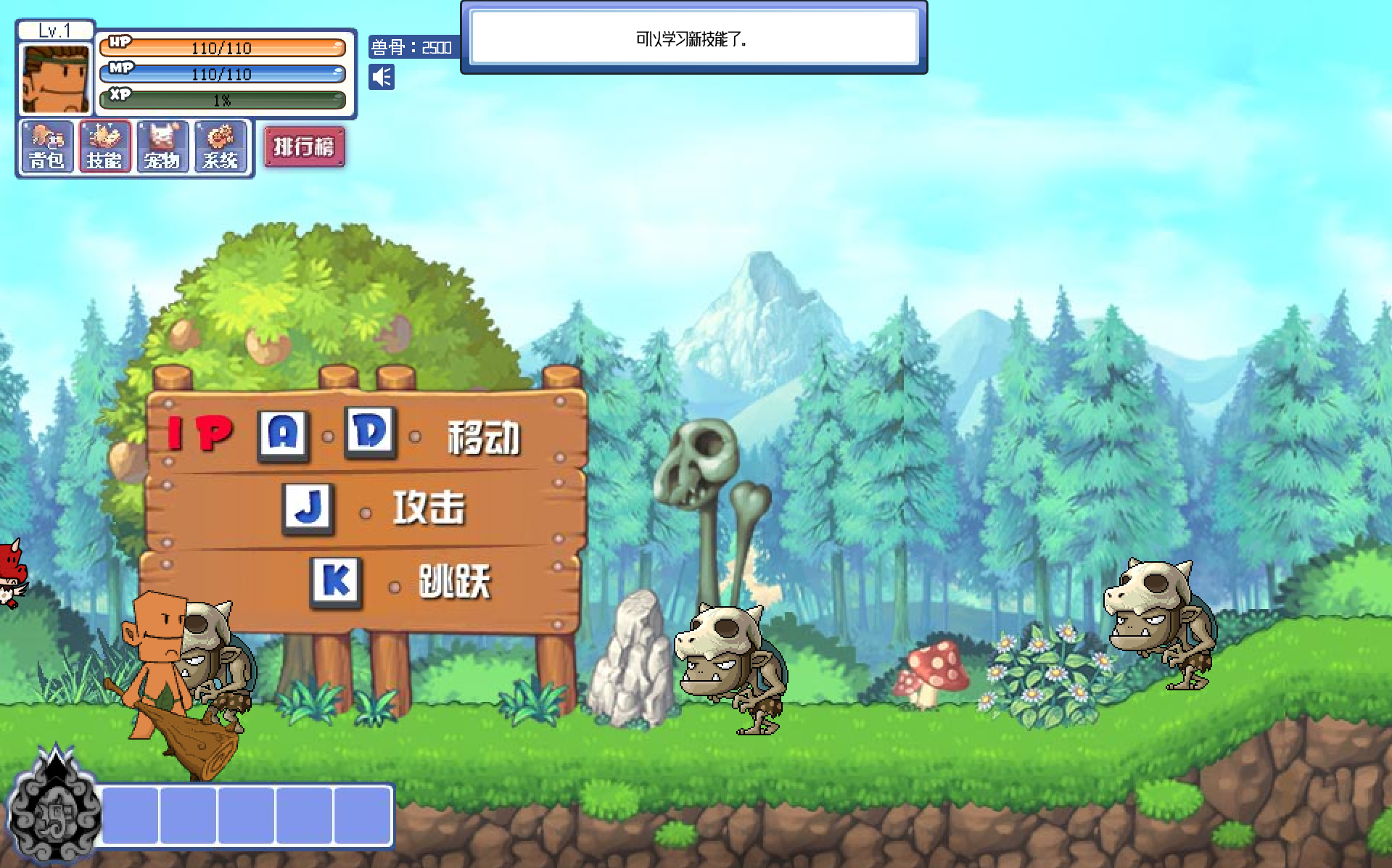This screenshot has width=1392, height=868.
Task: Open the 宠物 pets menu
Action: (x=162, y=147)
